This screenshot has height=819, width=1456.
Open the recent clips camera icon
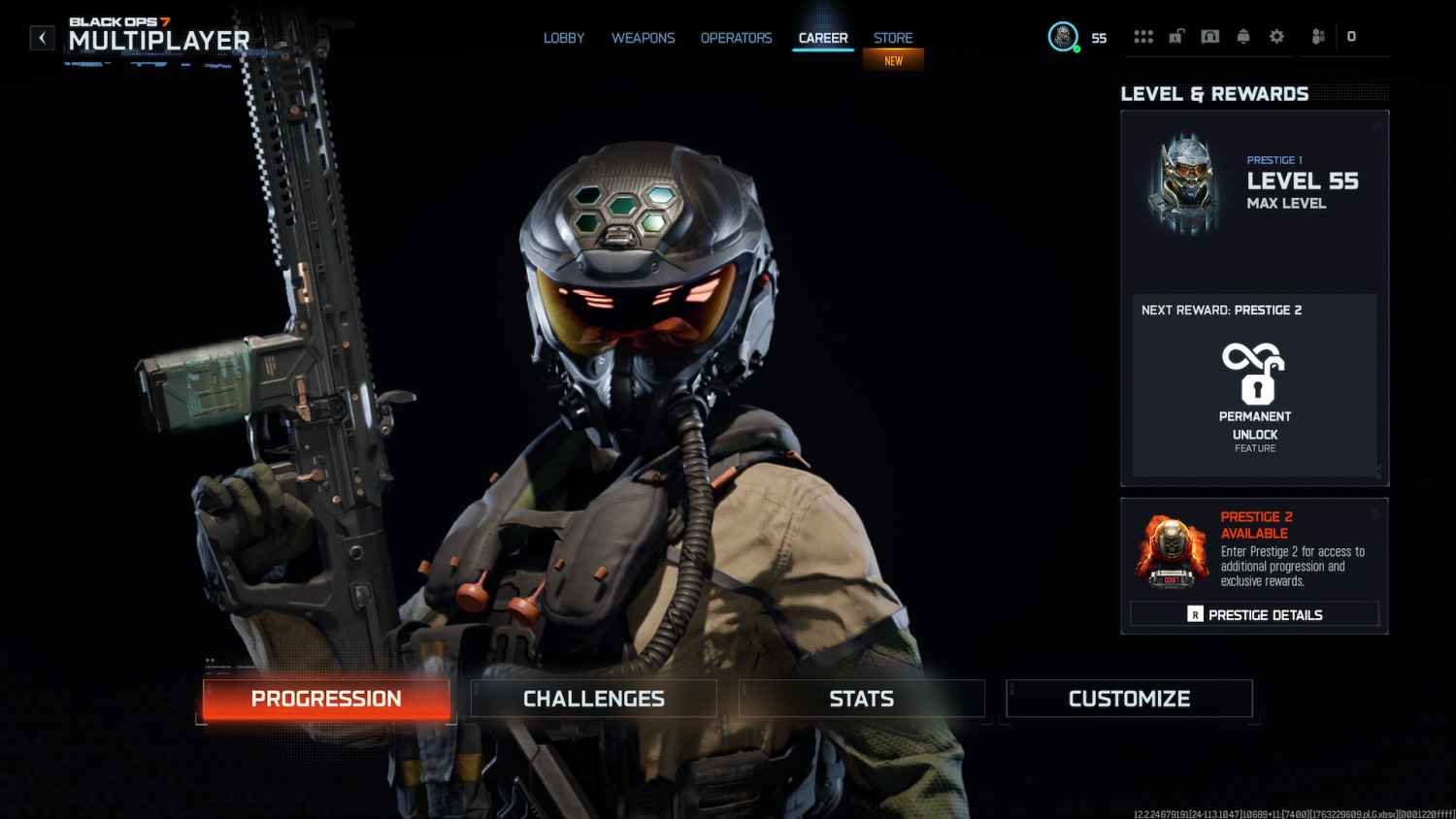point(1209,36)
